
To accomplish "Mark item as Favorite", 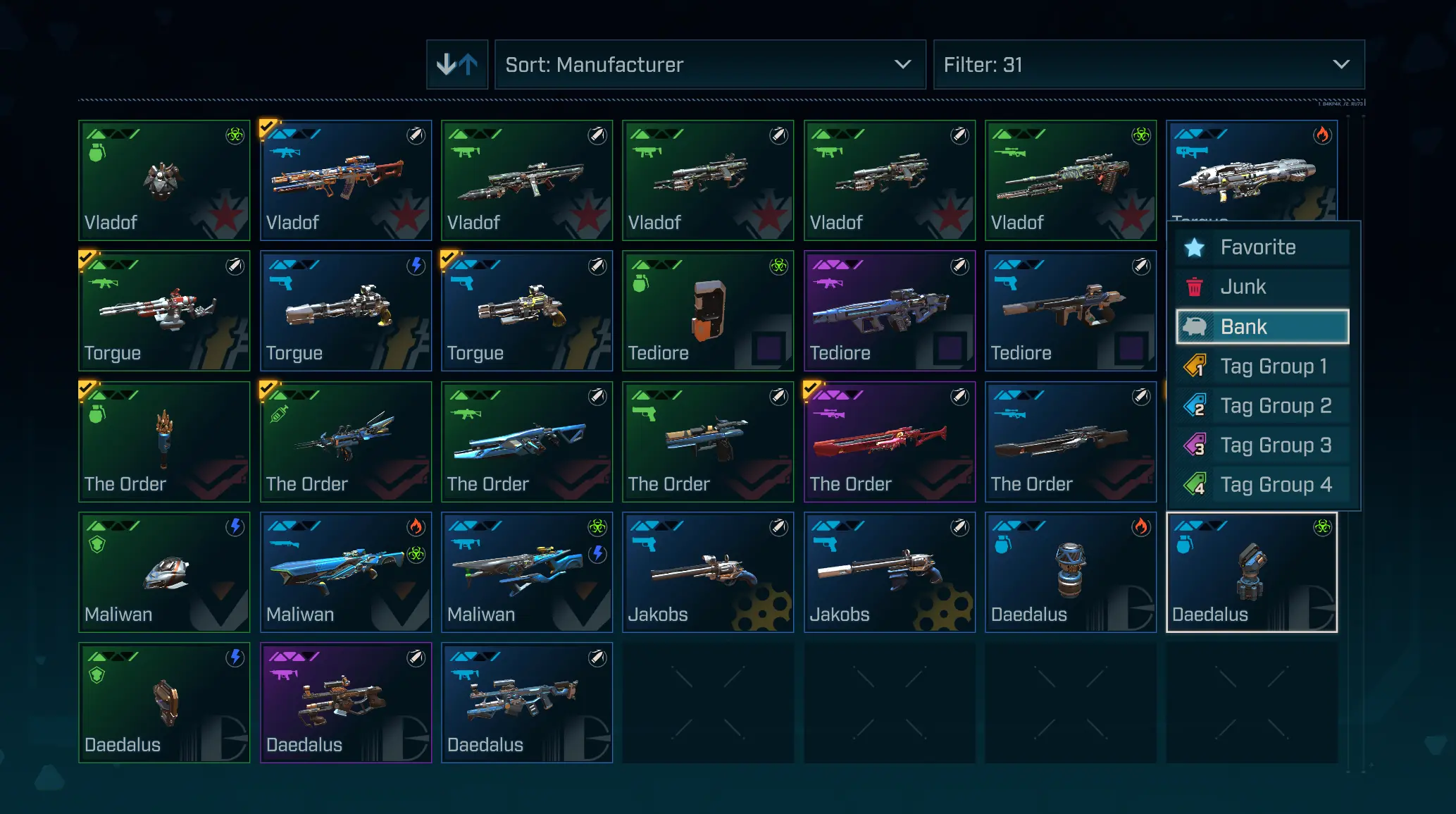I will tap(1262, 247).
